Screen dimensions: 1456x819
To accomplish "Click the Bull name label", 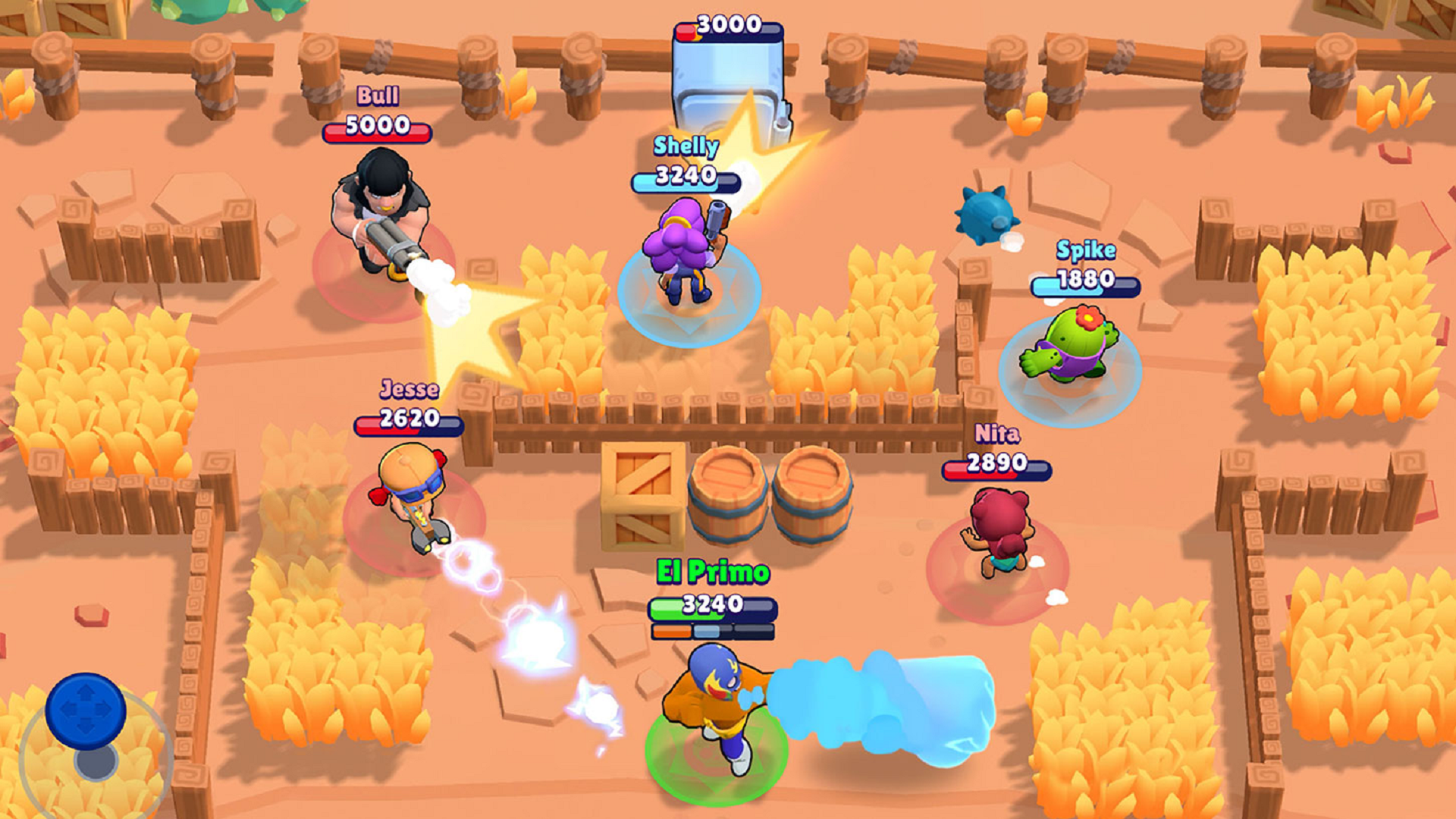I will click(378, 96).
